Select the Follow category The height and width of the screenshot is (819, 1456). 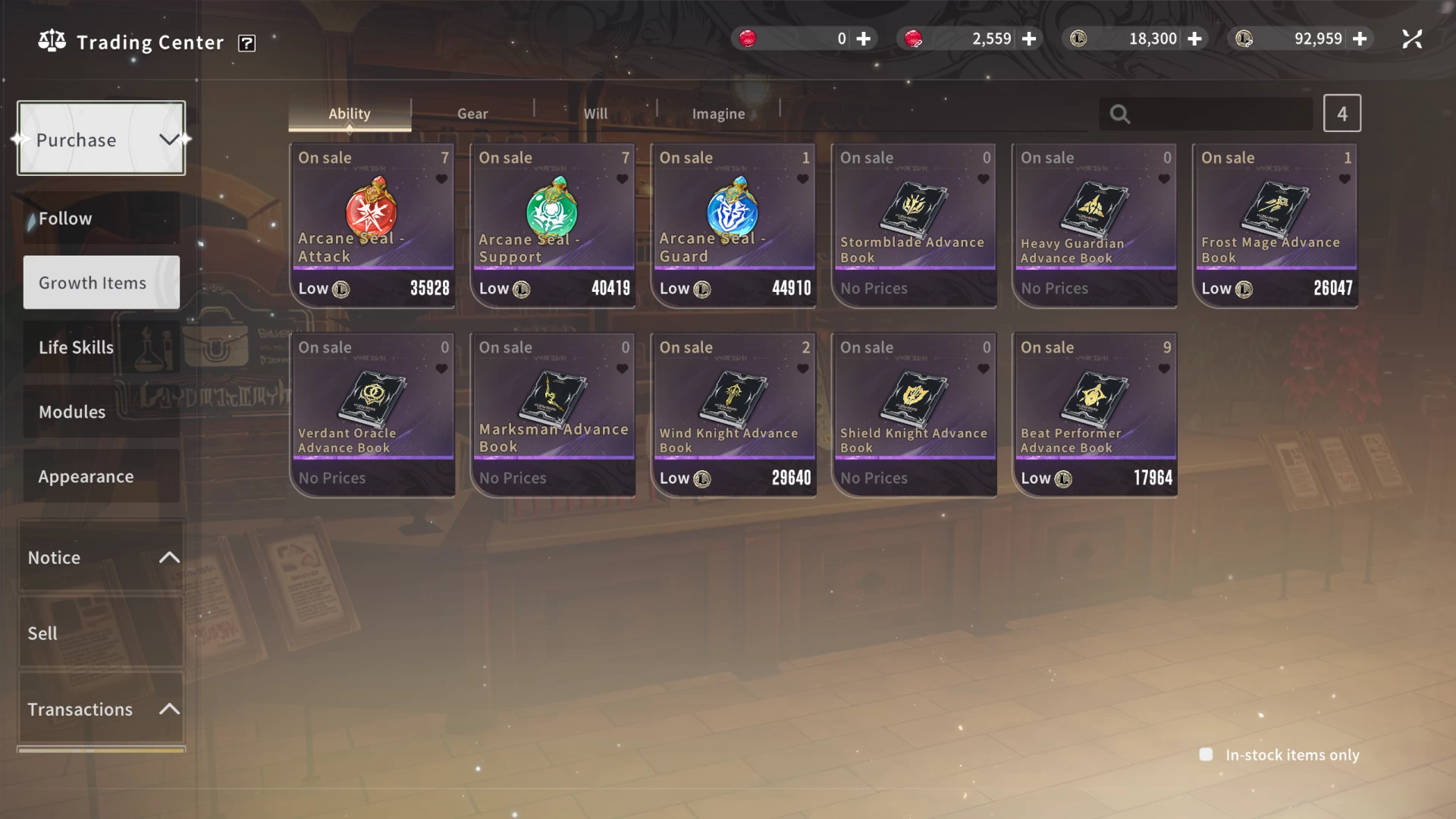tap(101, 218)
